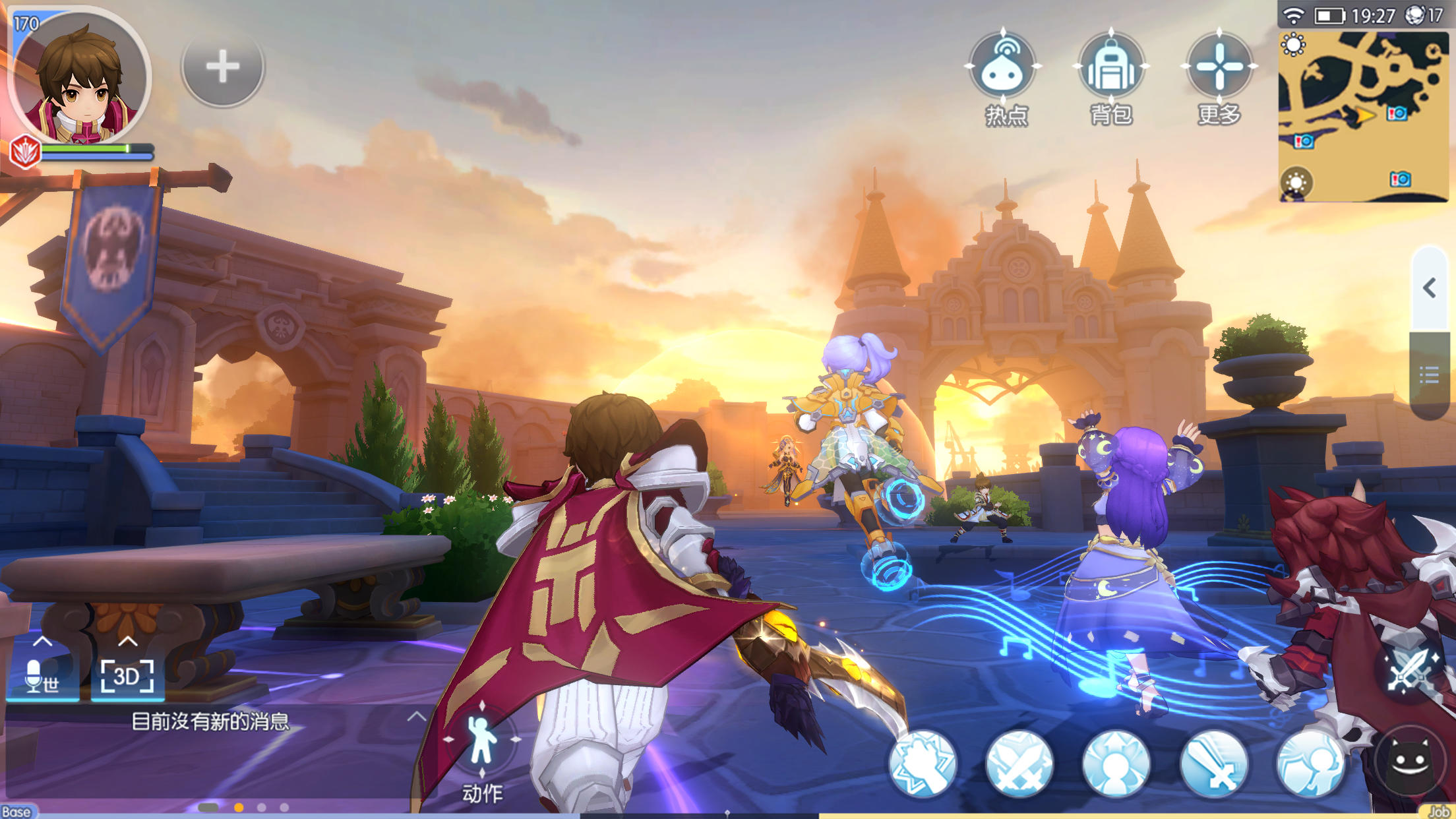
Task: Toggle the world voice microphone button
Action: tap(42, 676)
